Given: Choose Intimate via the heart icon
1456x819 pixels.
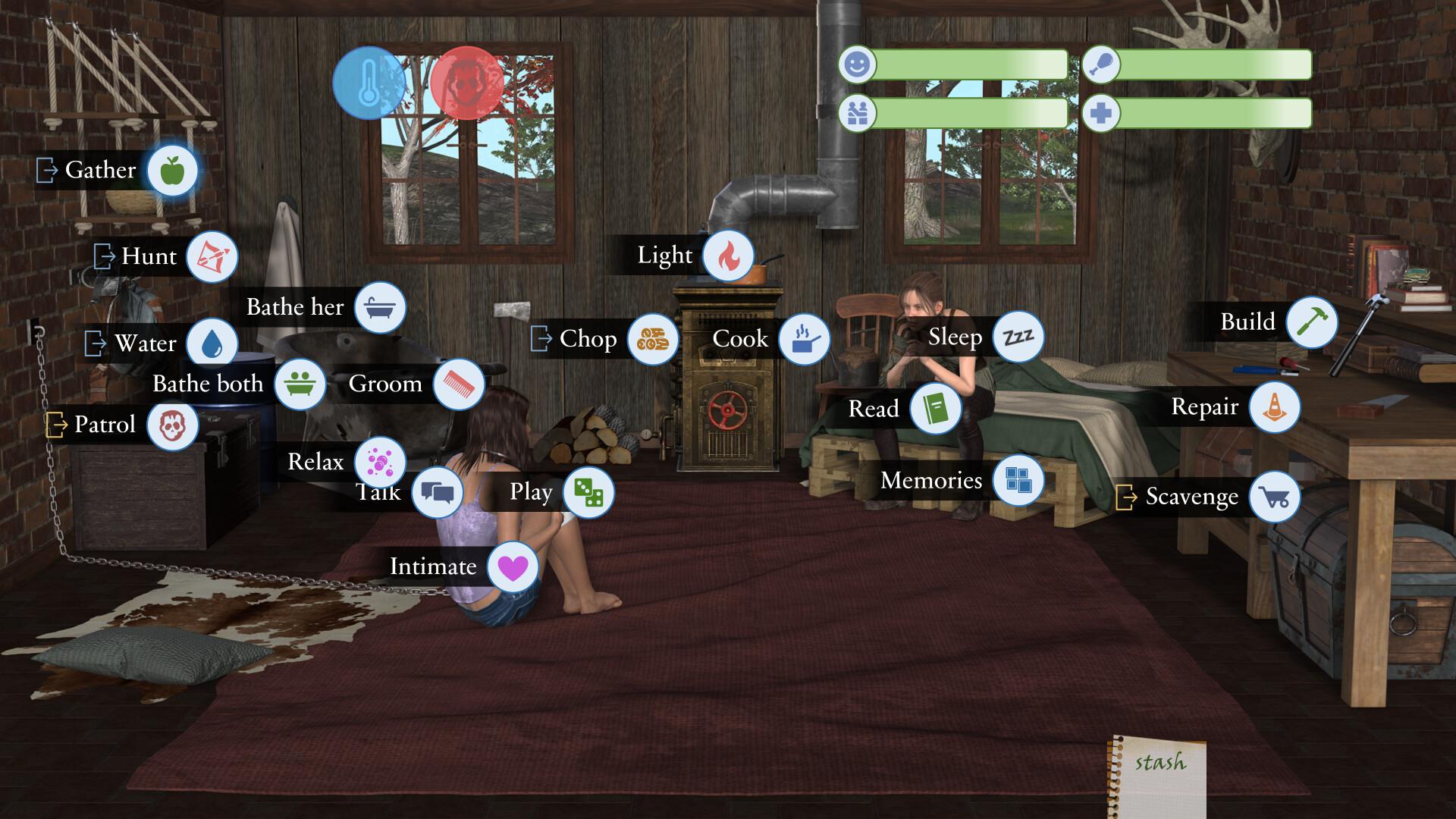Looking at the screenshot, I should 513,566.
